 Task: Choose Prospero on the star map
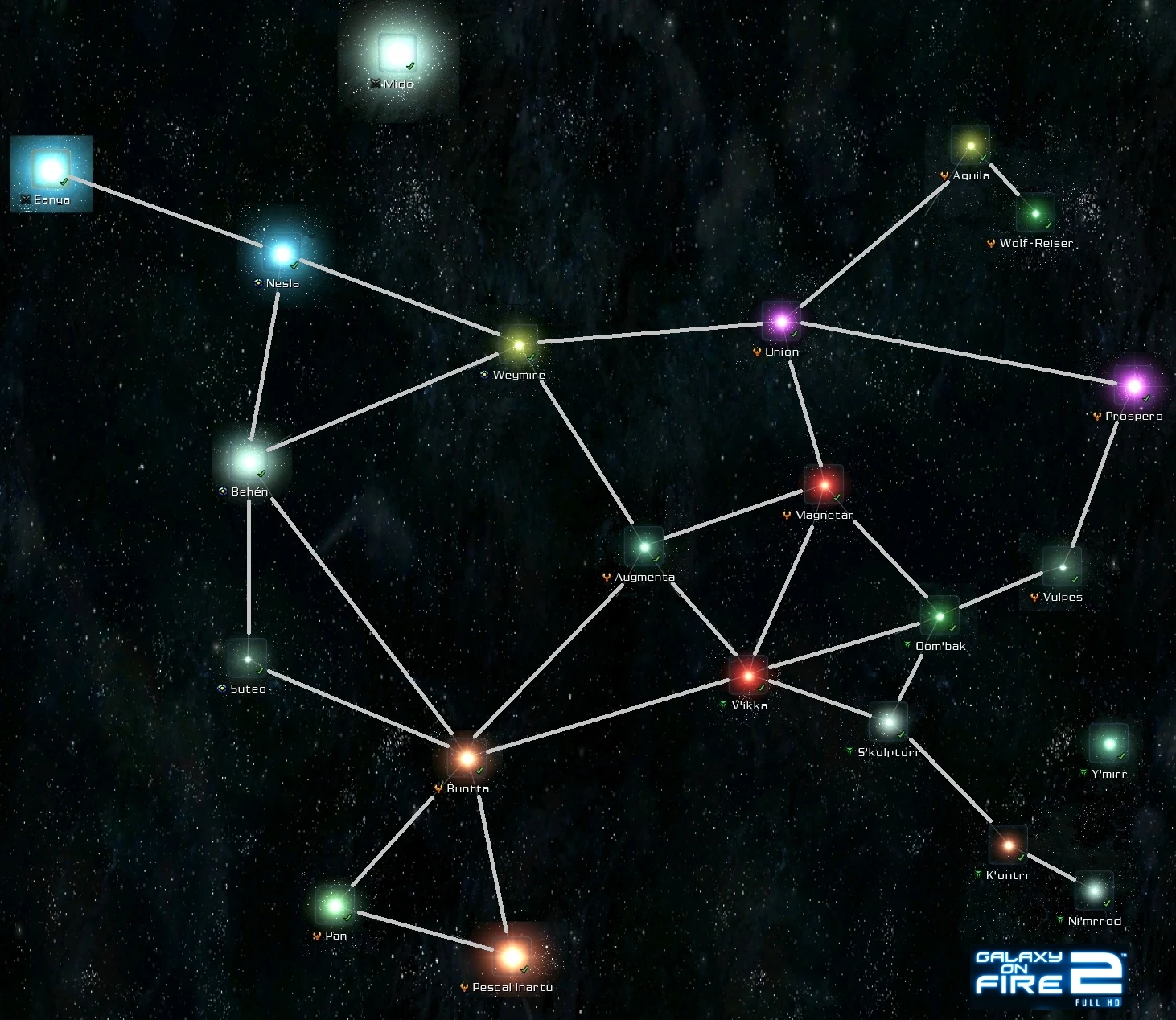click(1133, 386)
